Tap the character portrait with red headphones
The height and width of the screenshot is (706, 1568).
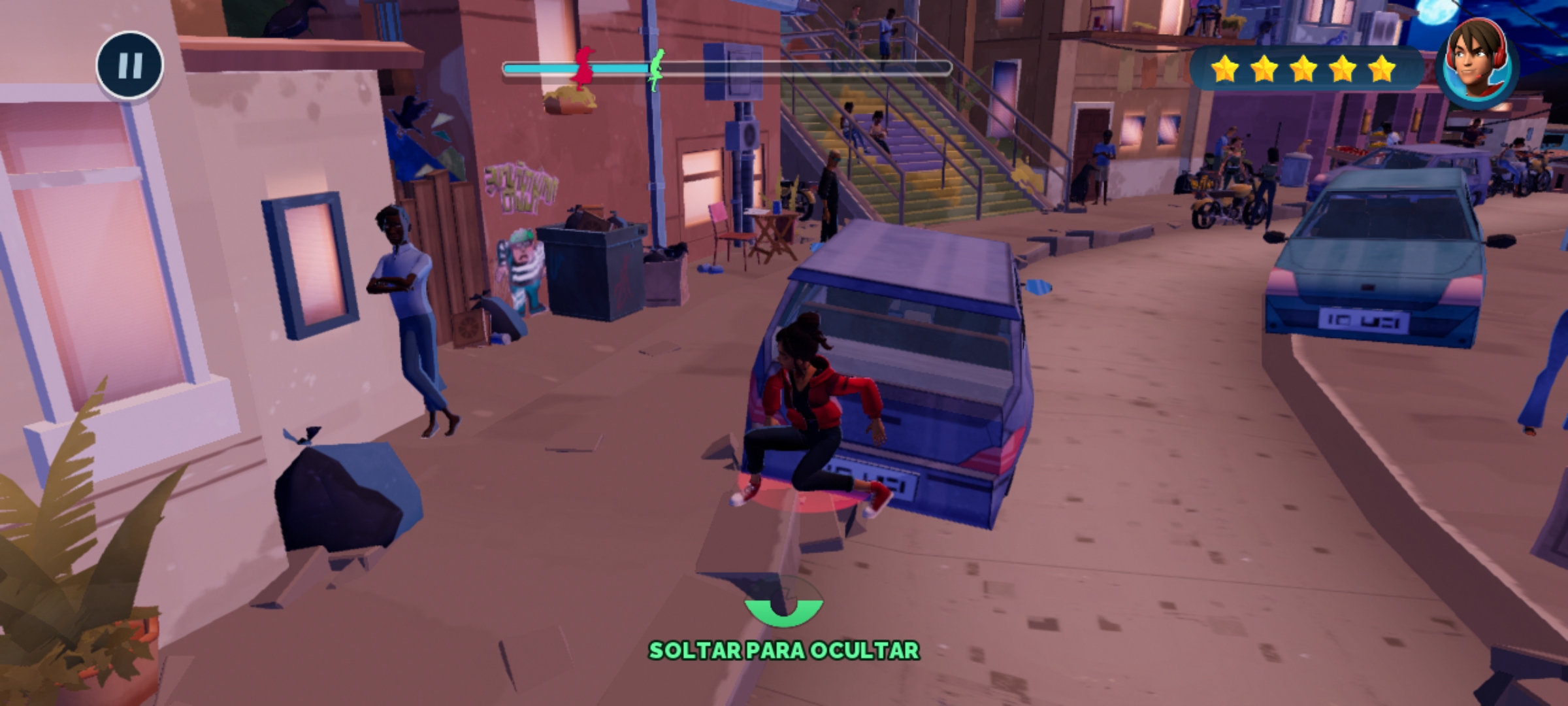click(1478, 63)
